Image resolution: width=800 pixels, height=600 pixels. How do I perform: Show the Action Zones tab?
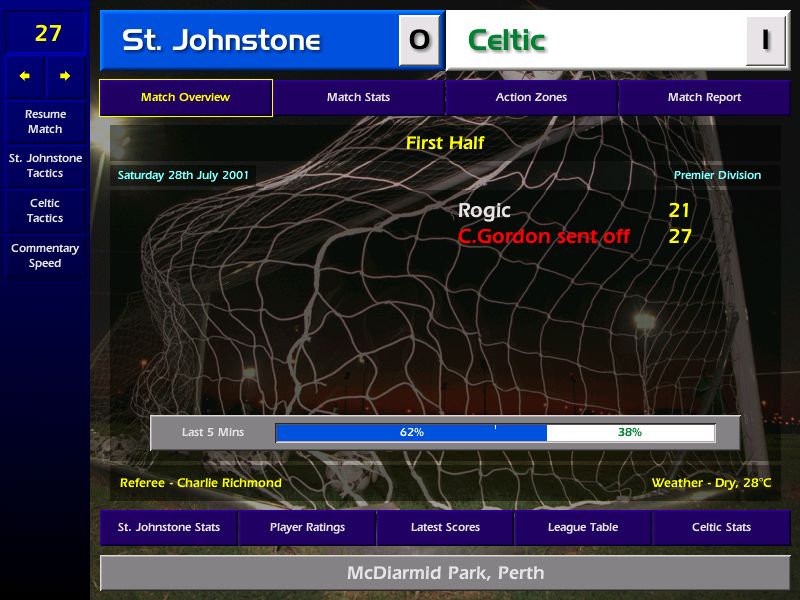531,98
